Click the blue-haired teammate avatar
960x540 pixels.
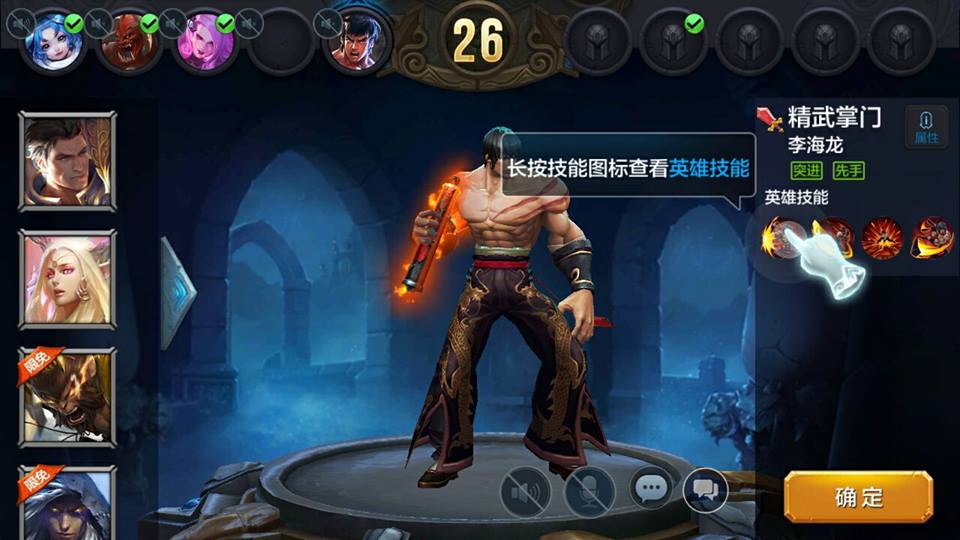click(52, 42)
